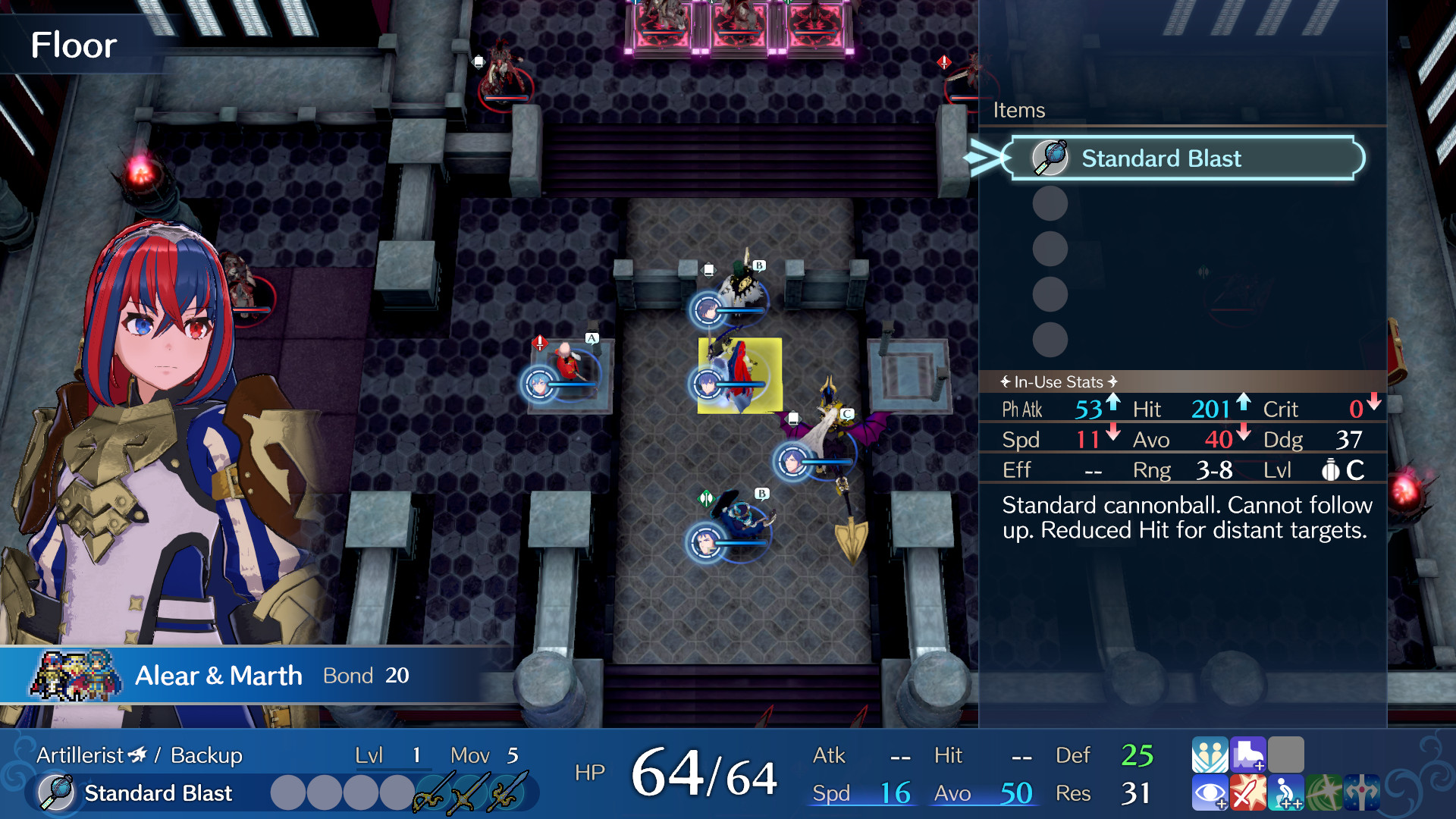Click the eye-shaped skill icon
The width and height of the screenshot is (1456, 819).
click(1210, 793)
